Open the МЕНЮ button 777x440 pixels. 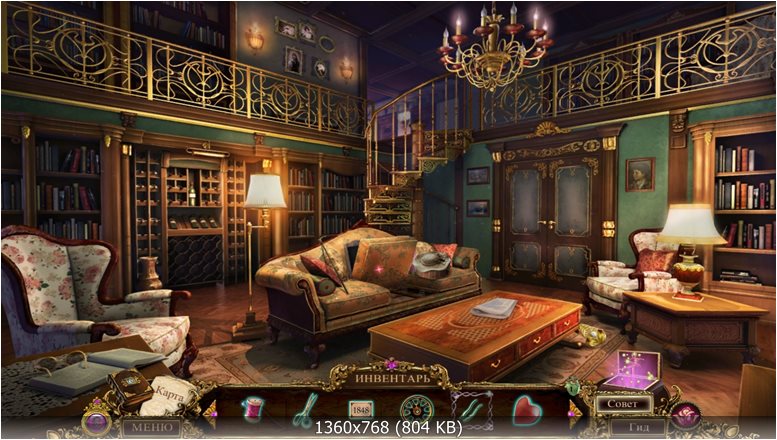coord(151,428)
